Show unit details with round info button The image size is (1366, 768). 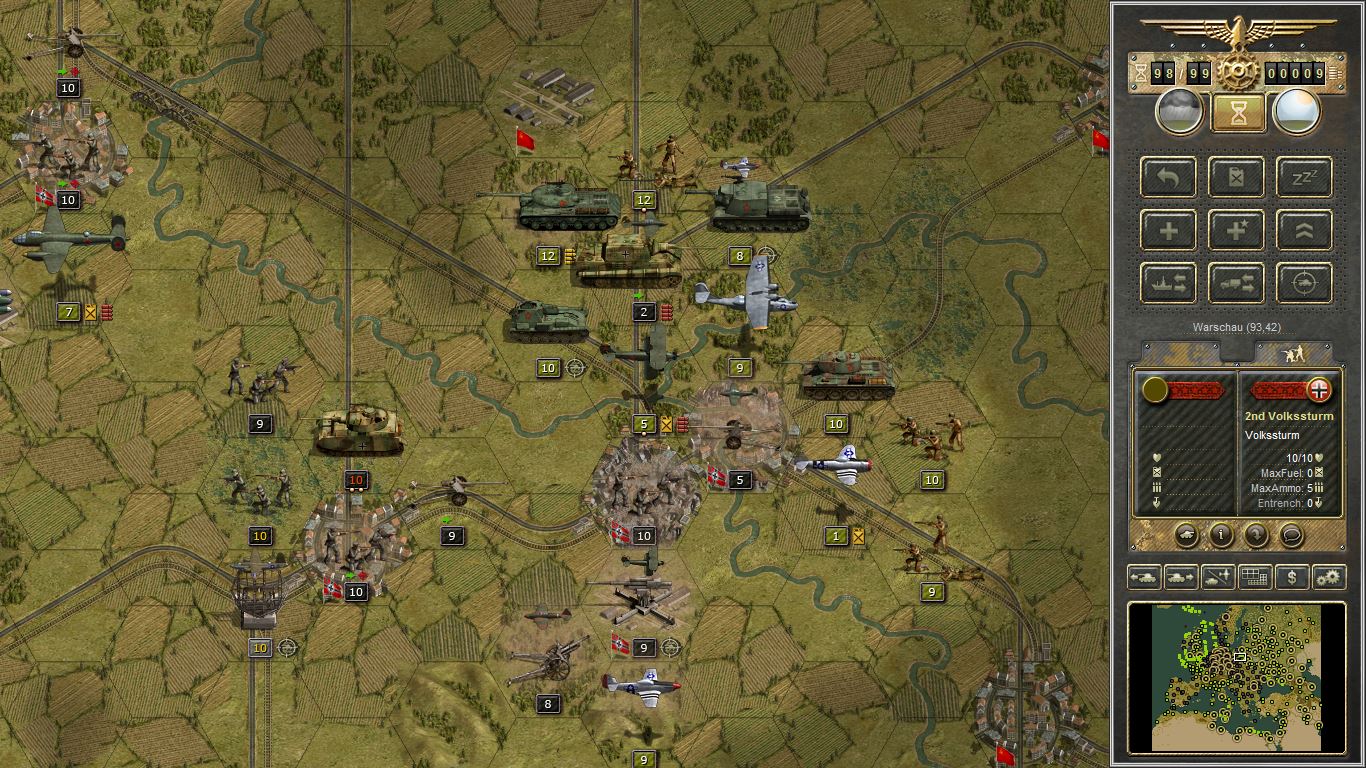(1221, 535)
